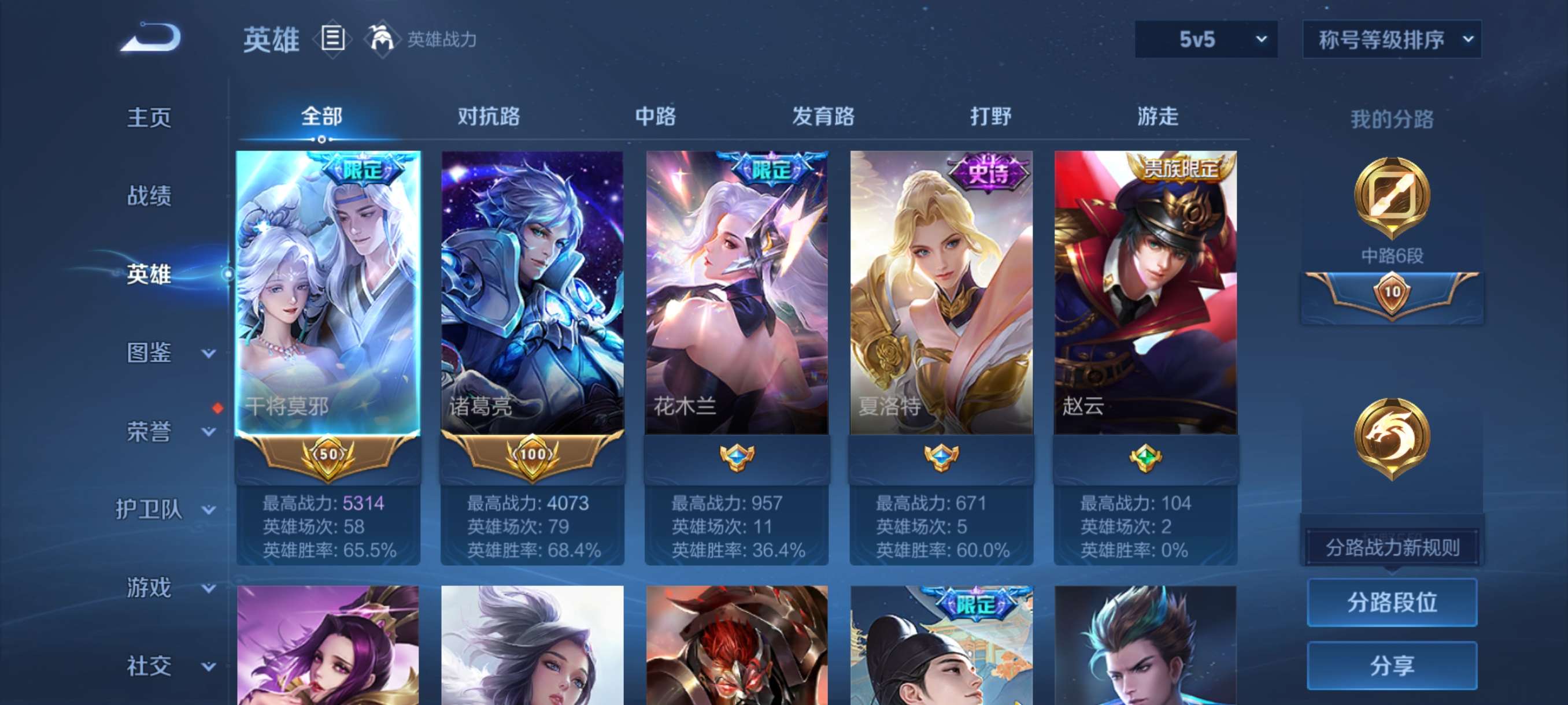Go to 主页 in the sidebar
The image size is (1568, 705).
coord(149,117)
